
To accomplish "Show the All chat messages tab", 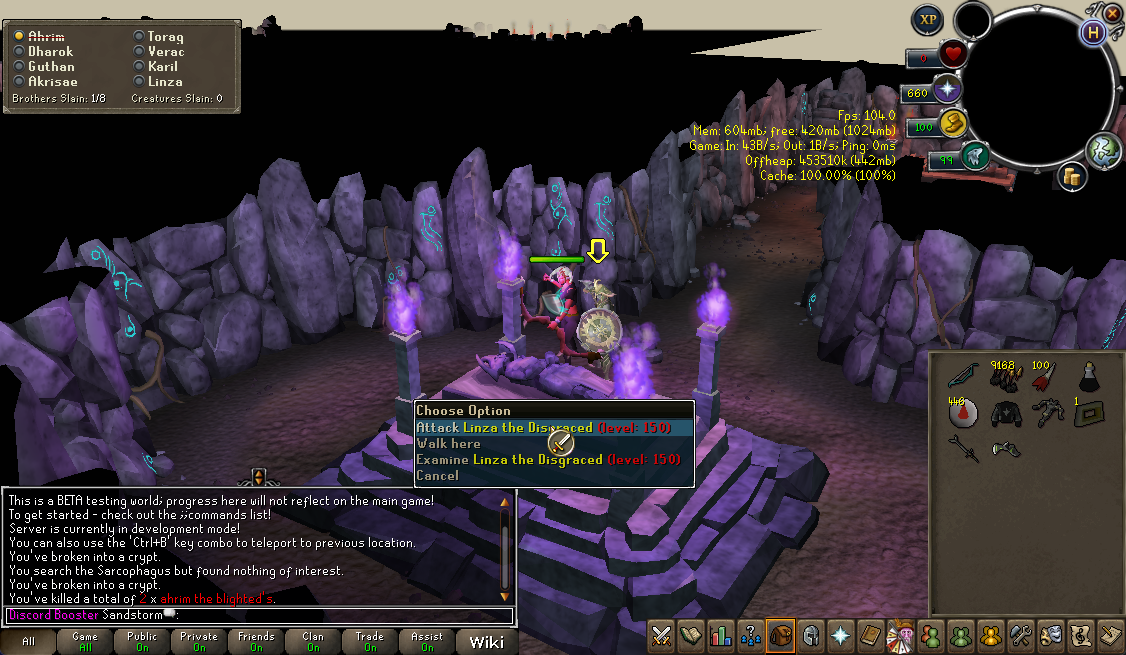I will (28, 641).
